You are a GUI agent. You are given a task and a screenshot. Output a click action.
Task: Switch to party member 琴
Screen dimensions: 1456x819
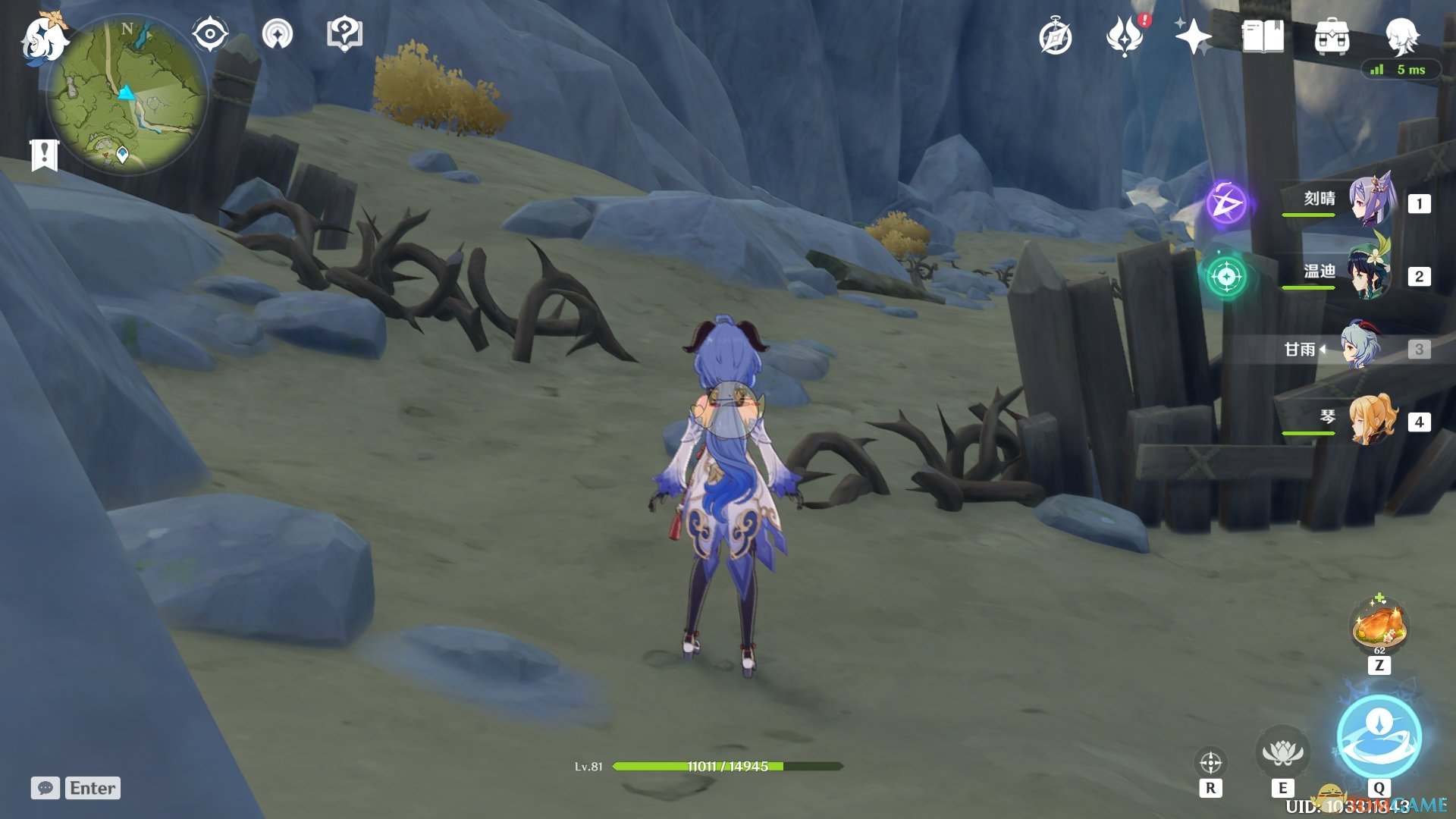(x=1357, y=420)
